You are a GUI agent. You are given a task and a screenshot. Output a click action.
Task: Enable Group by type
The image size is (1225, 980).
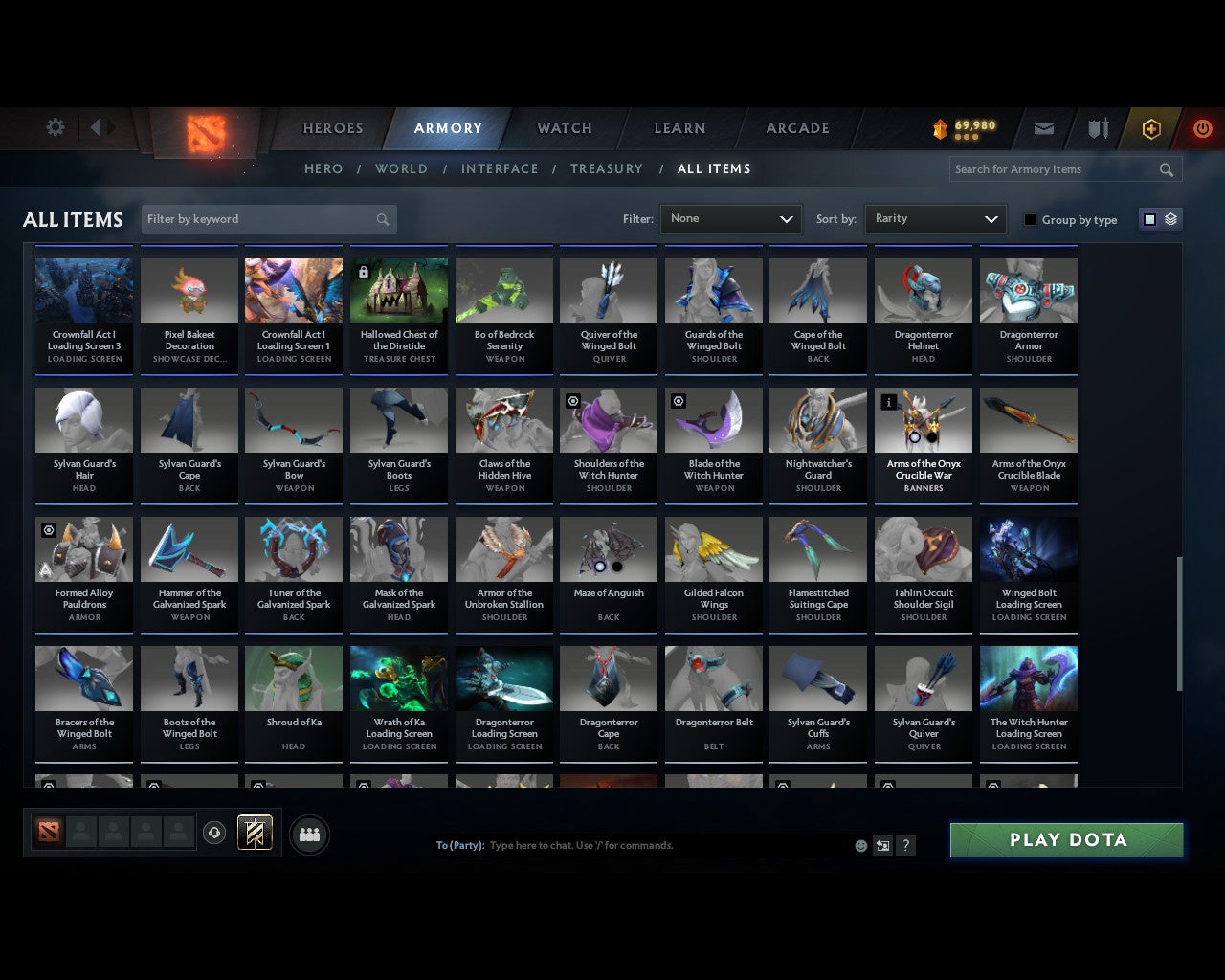(x=1030, y=219)
